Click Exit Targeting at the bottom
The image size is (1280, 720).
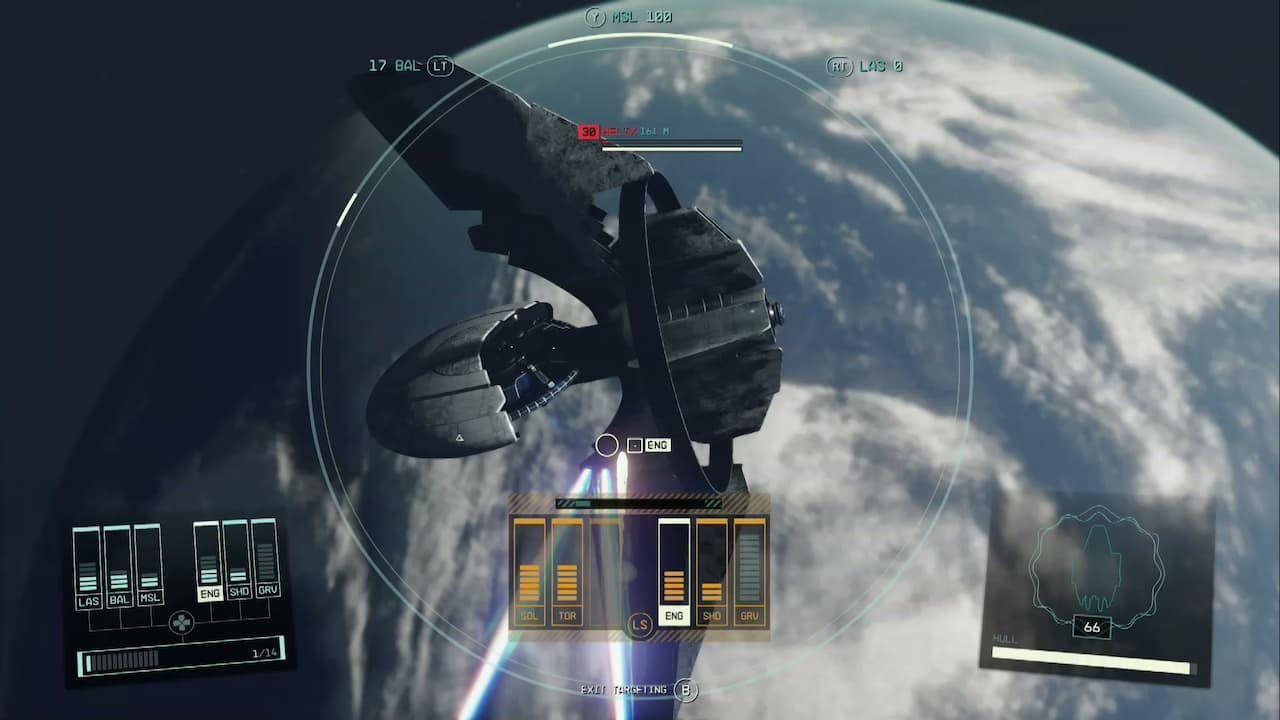click(x=625, y=689)
